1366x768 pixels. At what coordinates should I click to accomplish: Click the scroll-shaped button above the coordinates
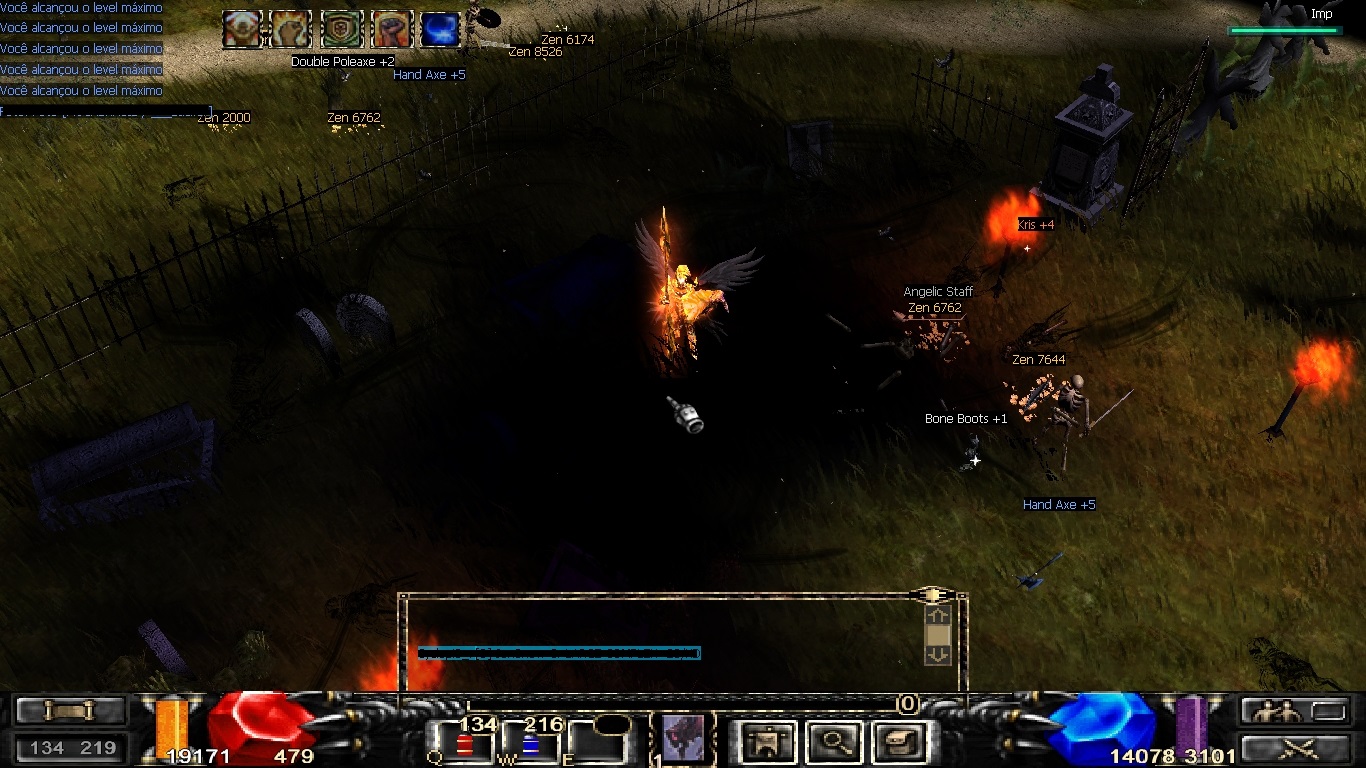(69, 711)
